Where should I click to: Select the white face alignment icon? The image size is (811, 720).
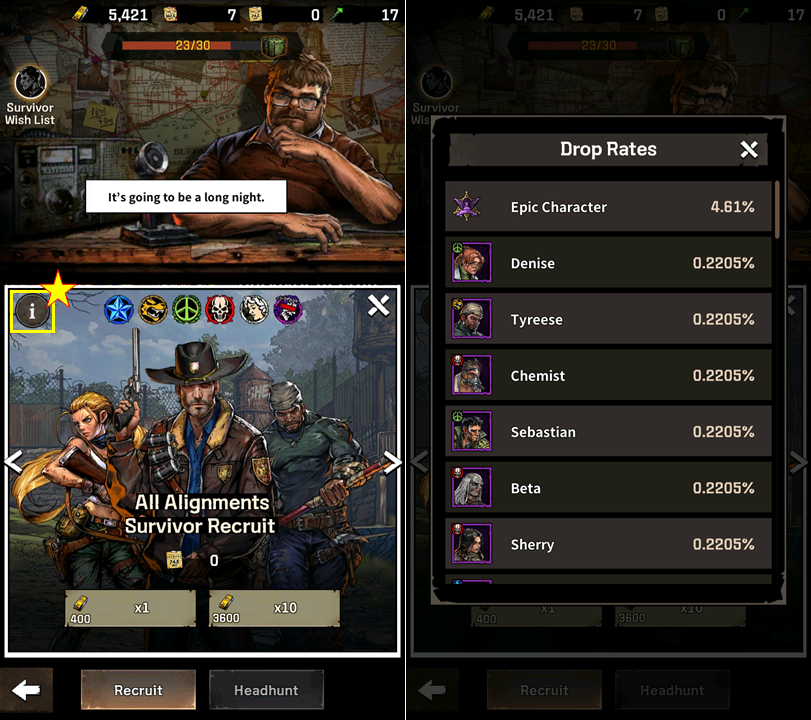254,311
